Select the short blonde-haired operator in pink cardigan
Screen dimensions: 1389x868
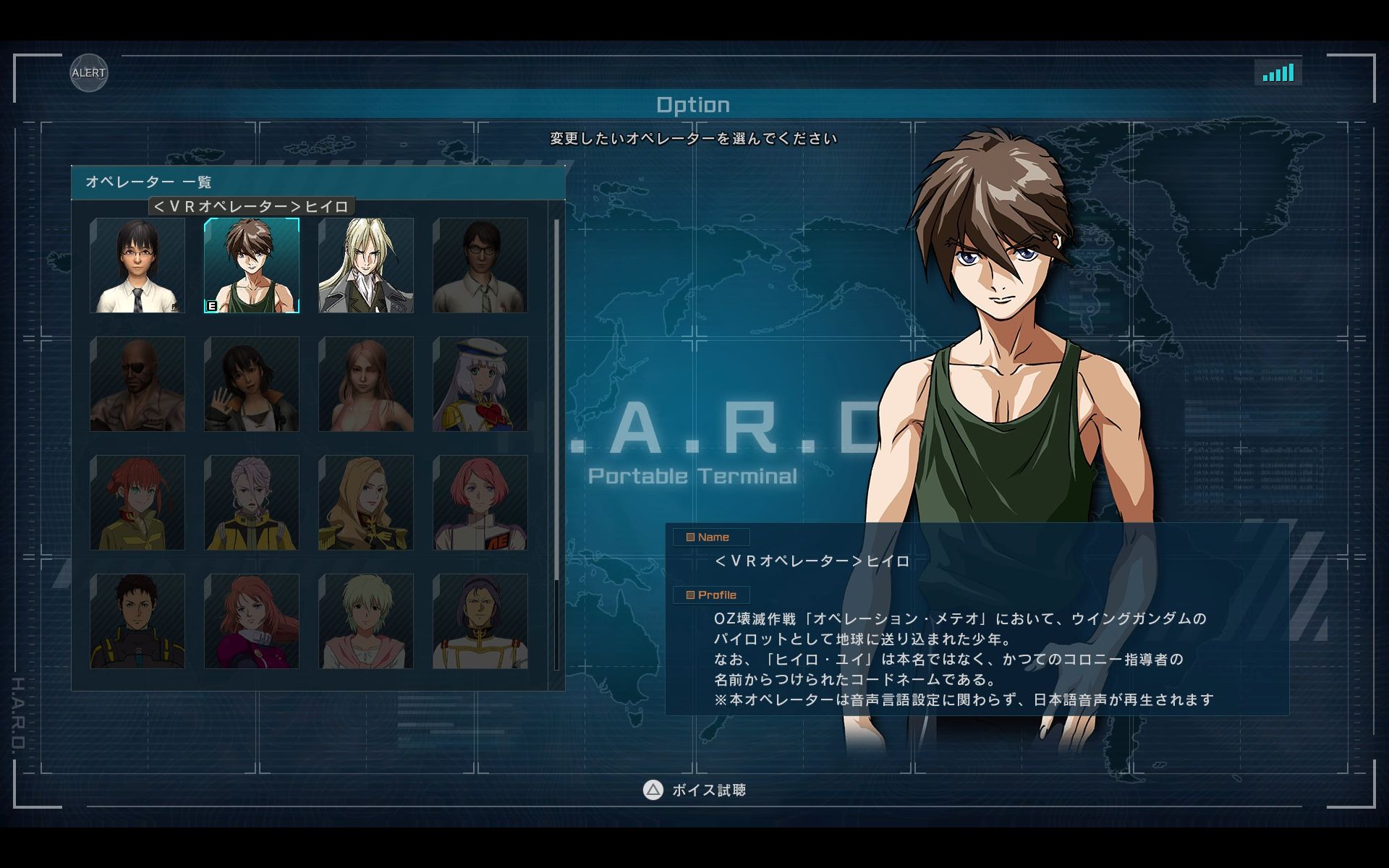click(366, 621)
